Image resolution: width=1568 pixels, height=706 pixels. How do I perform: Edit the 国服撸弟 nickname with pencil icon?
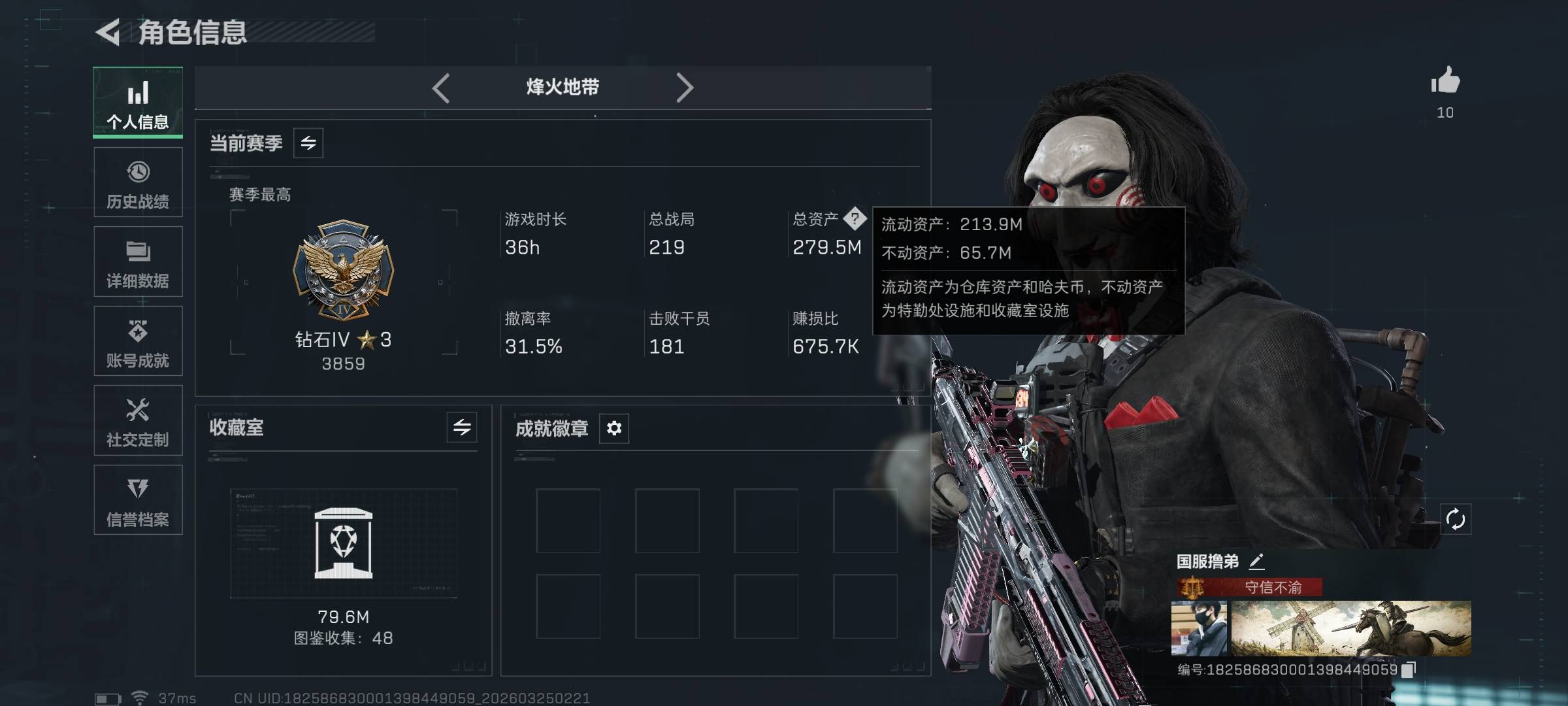(x=1256, y=561)
